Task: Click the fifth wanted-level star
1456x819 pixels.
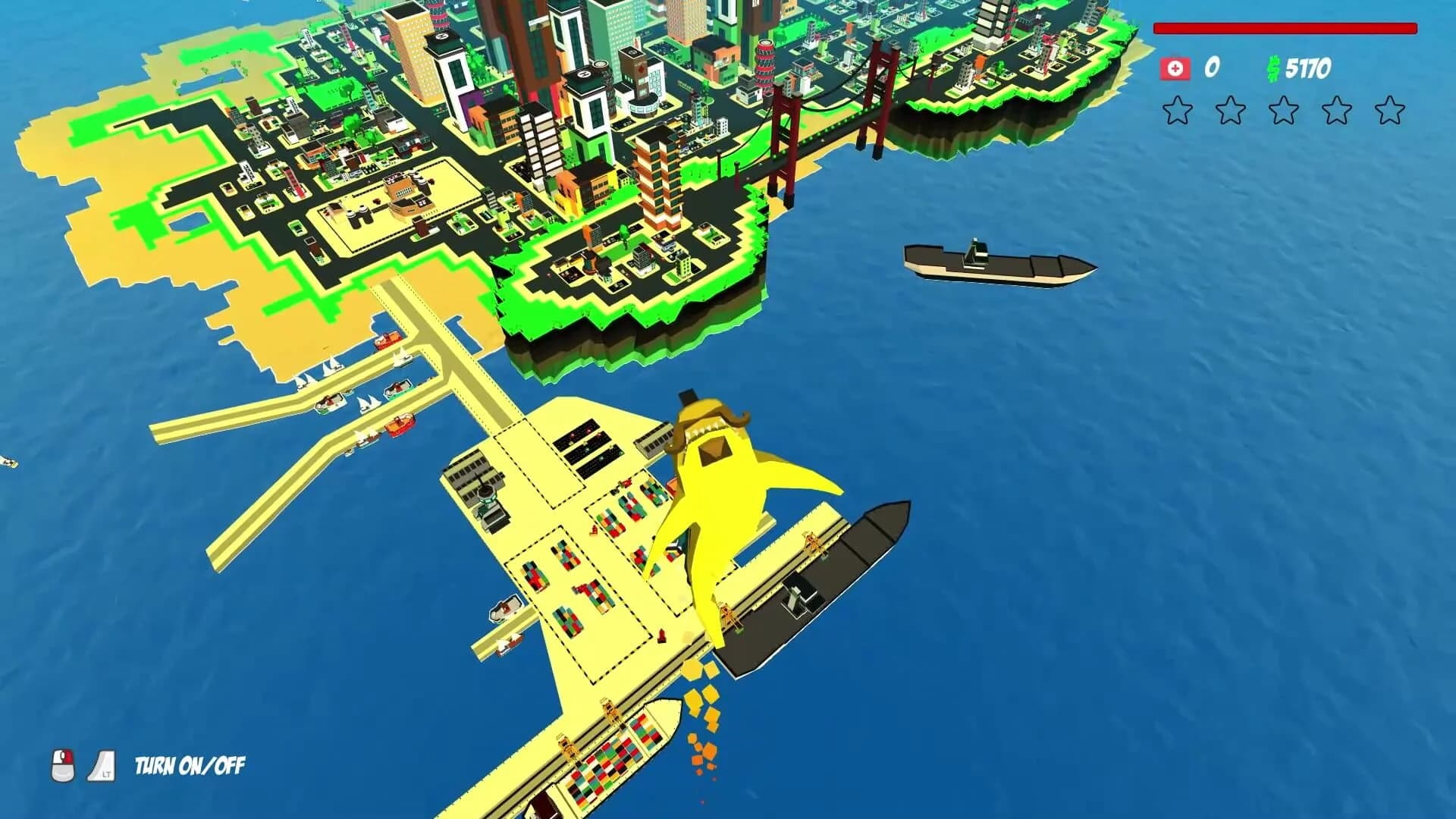Action: pyautogui.click(x=1390, y=110)
